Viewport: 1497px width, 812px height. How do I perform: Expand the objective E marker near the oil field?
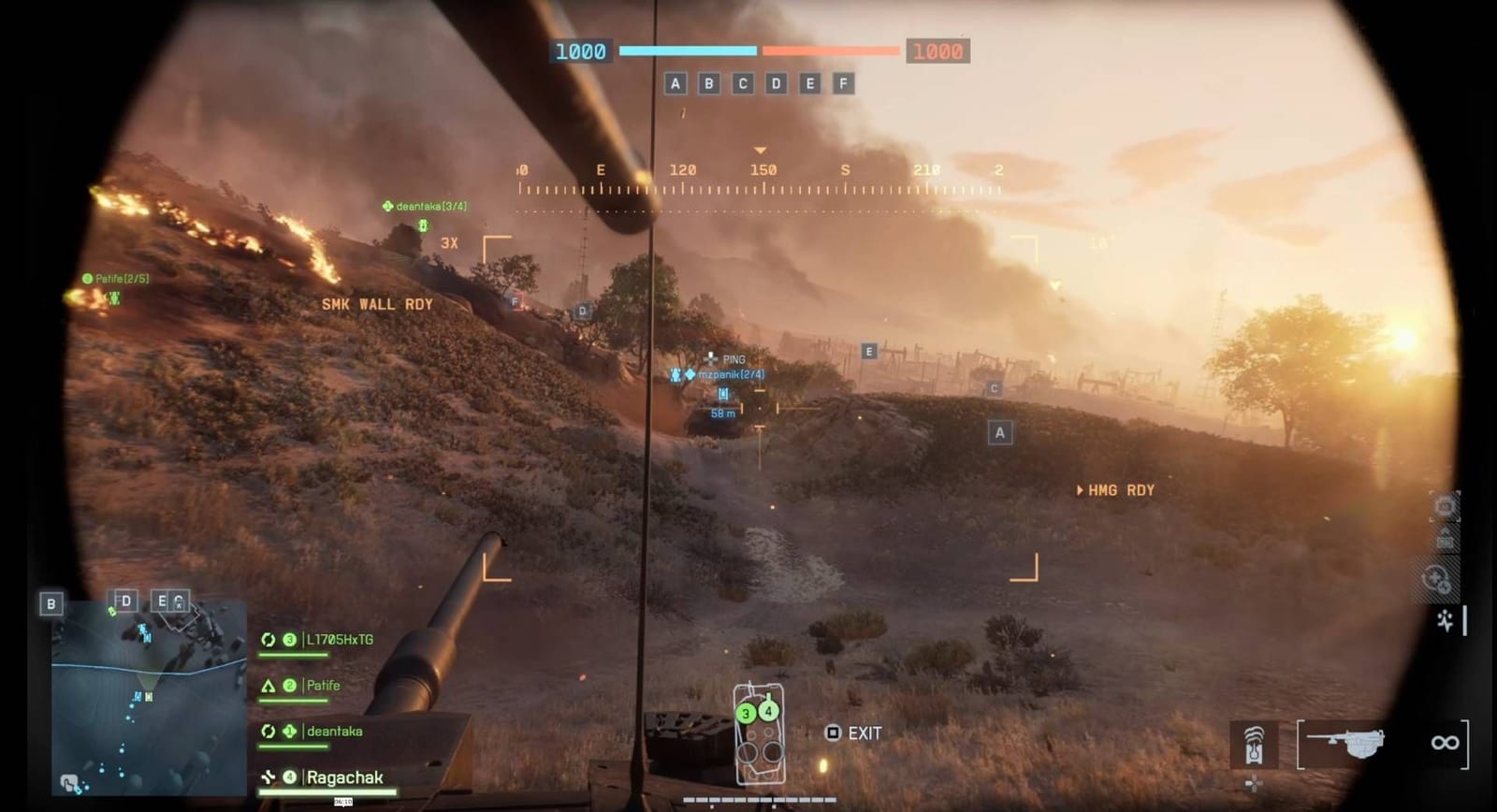(x=870, y=351)
